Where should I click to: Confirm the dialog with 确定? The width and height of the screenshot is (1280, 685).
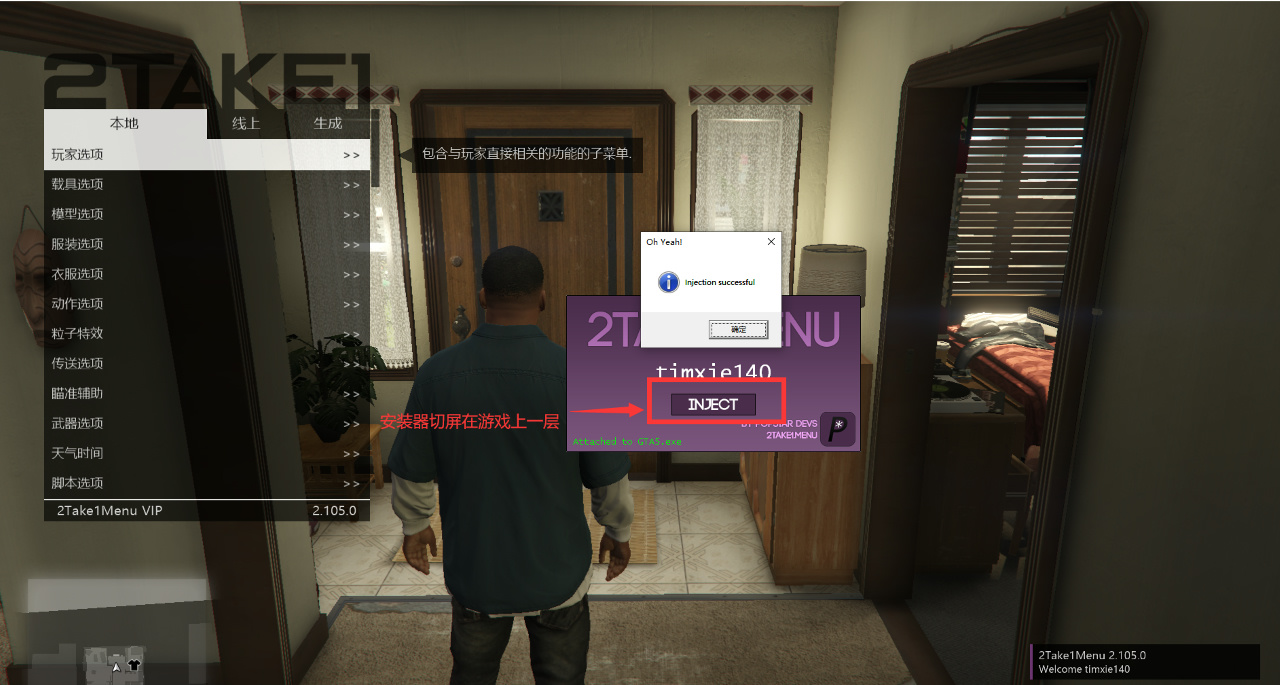click(x=738, y=329)
